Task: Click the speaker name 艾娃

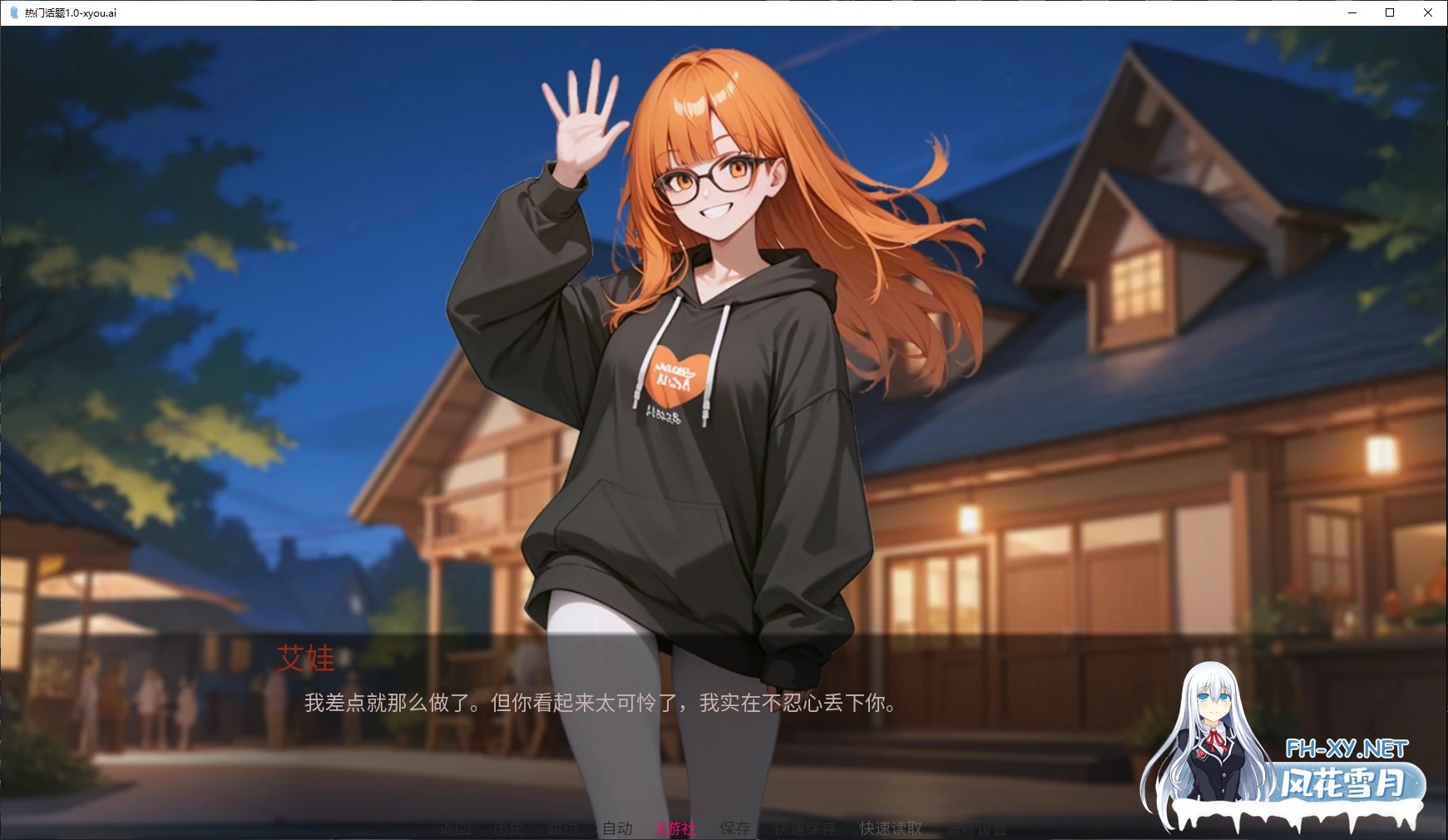Action: [x=304, y=660]
